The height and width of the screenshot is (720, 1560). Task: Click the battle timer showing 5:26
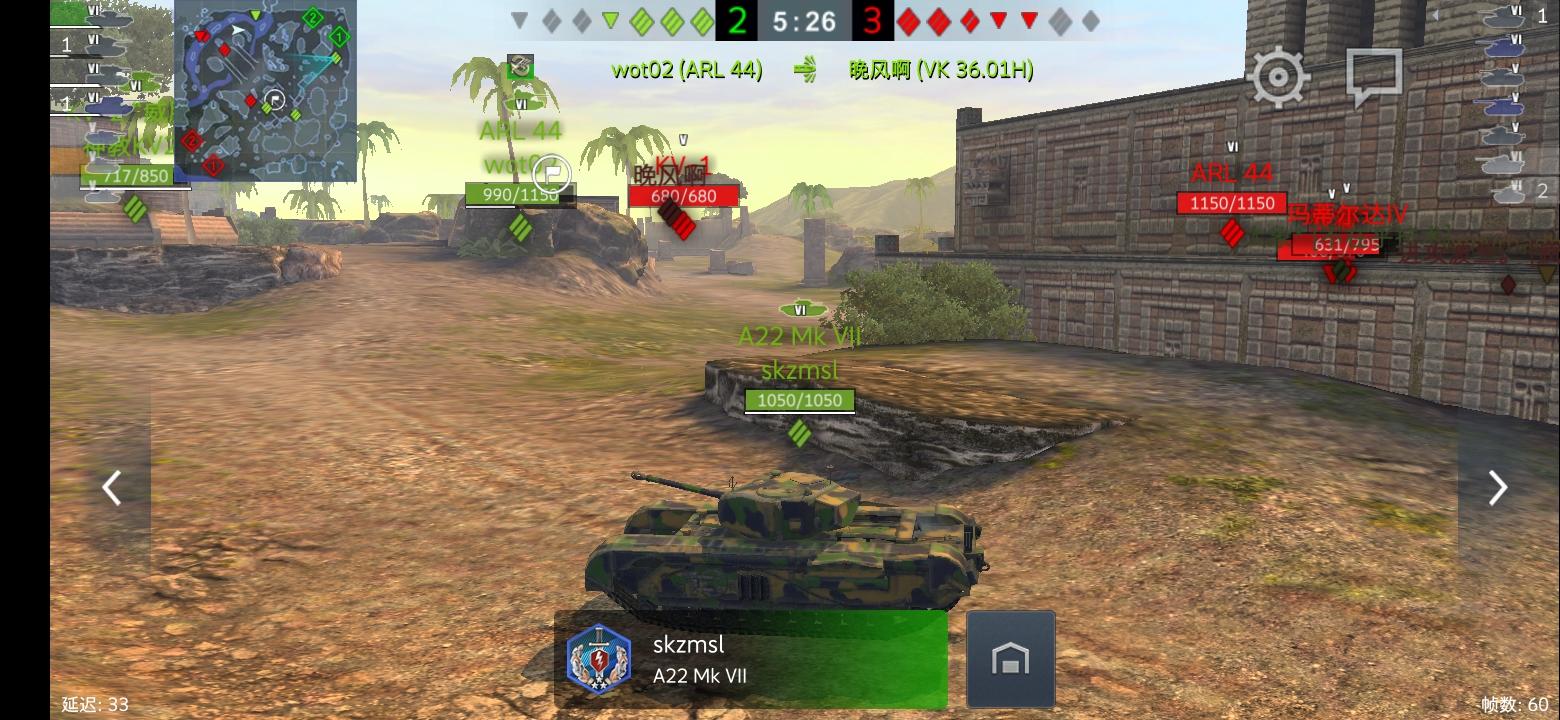tap(805, 19)
